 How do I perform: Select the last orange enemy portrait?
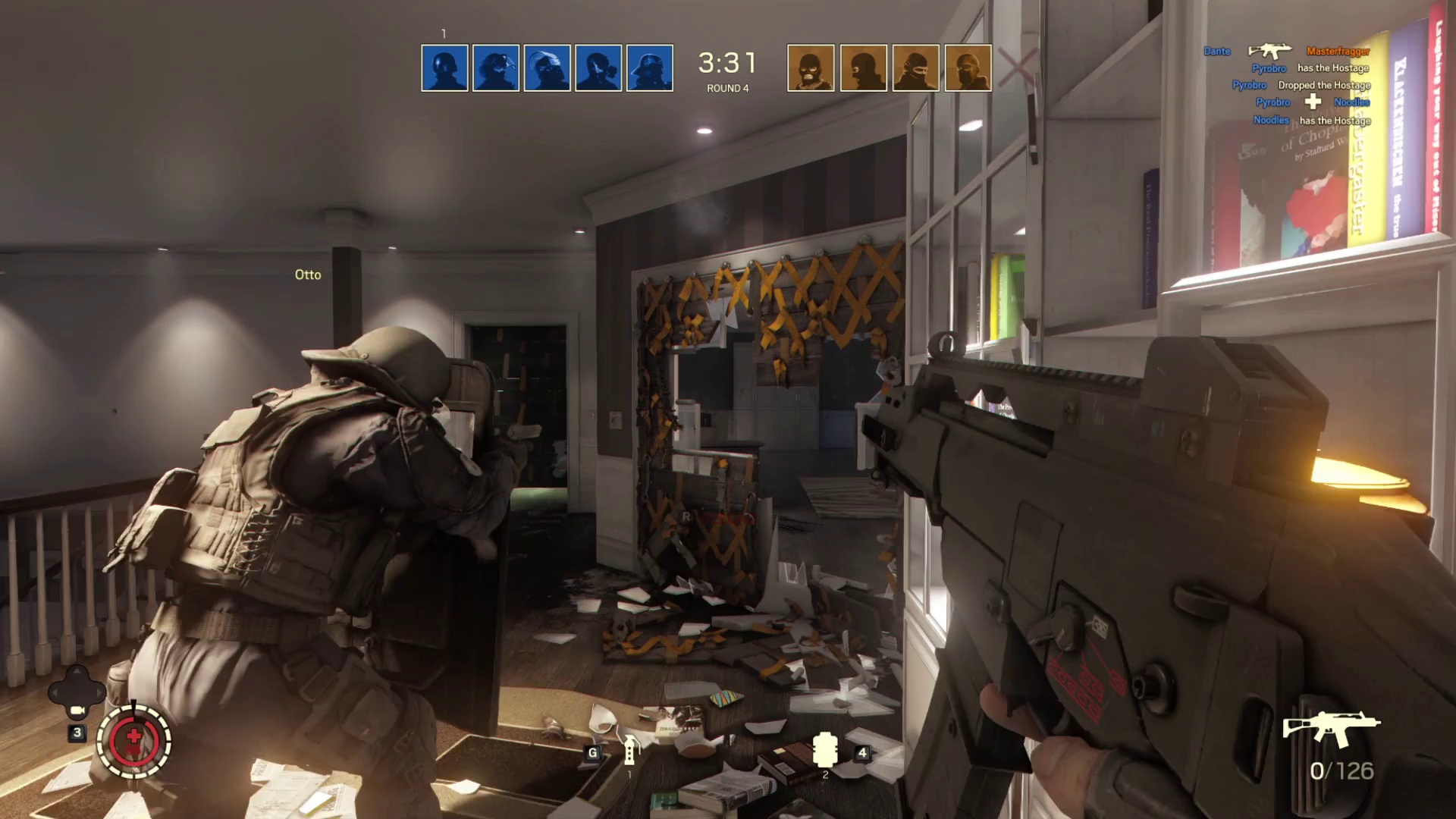(x=967, y=67)
